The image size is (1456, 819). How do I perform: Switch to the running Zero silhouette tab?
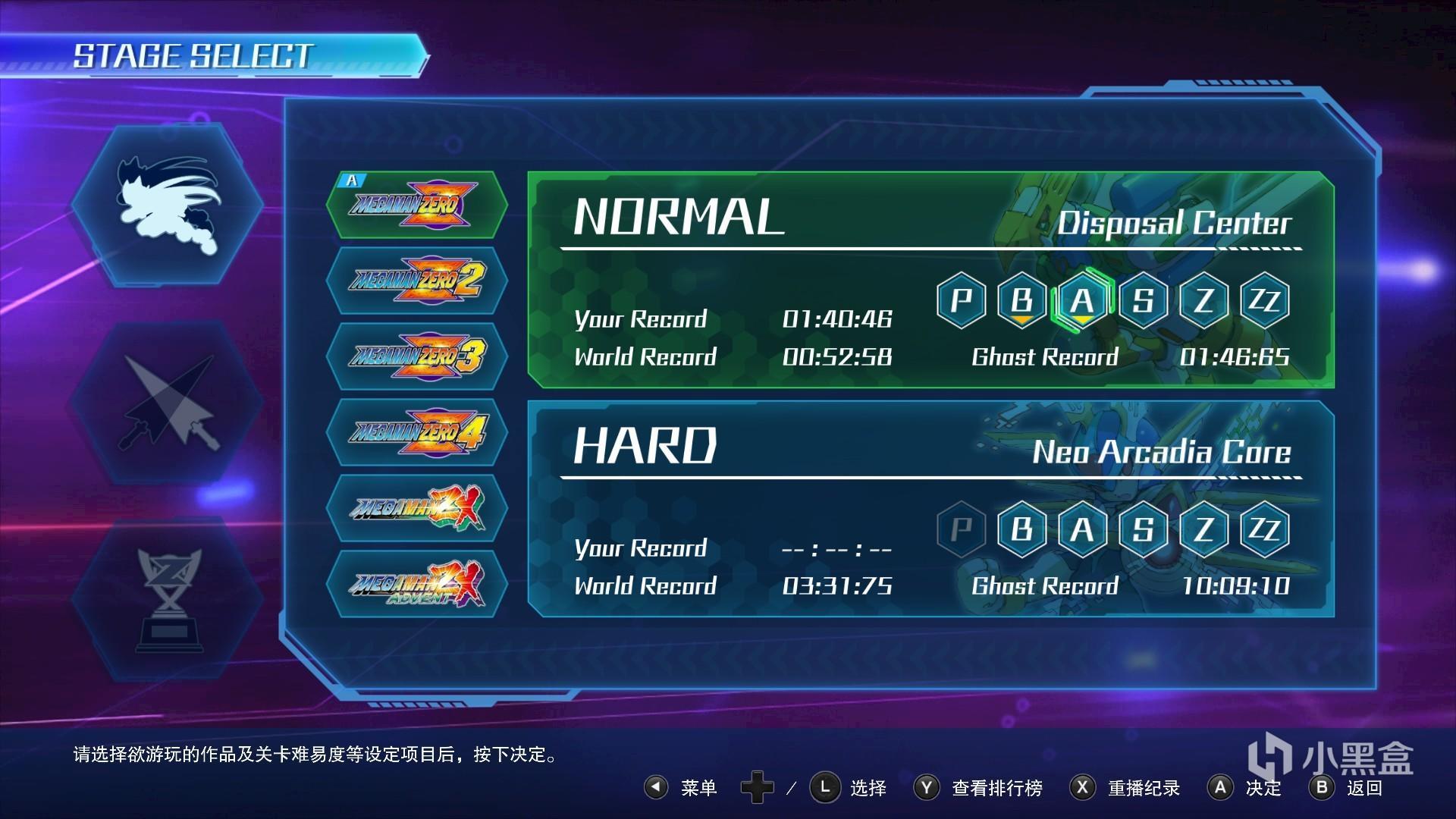168,205
